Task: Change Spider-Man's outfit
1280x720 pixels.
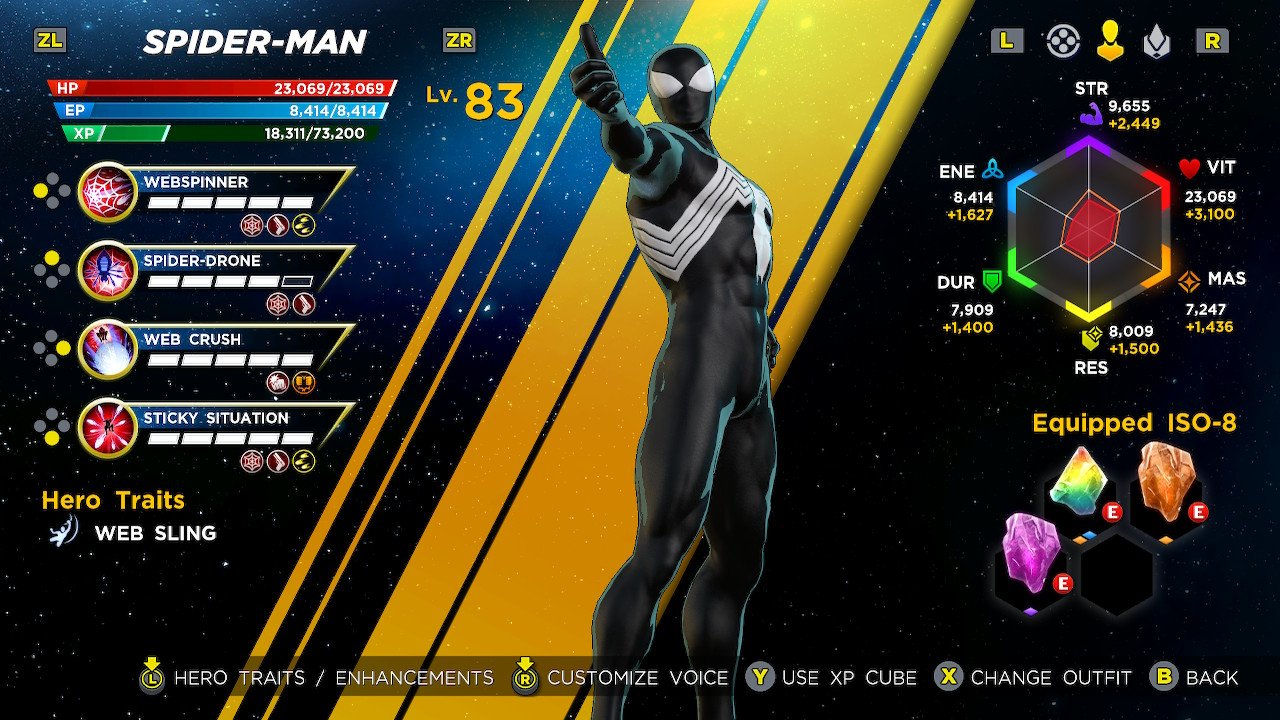Action: pyautogui.click(x=1034, y=677)
